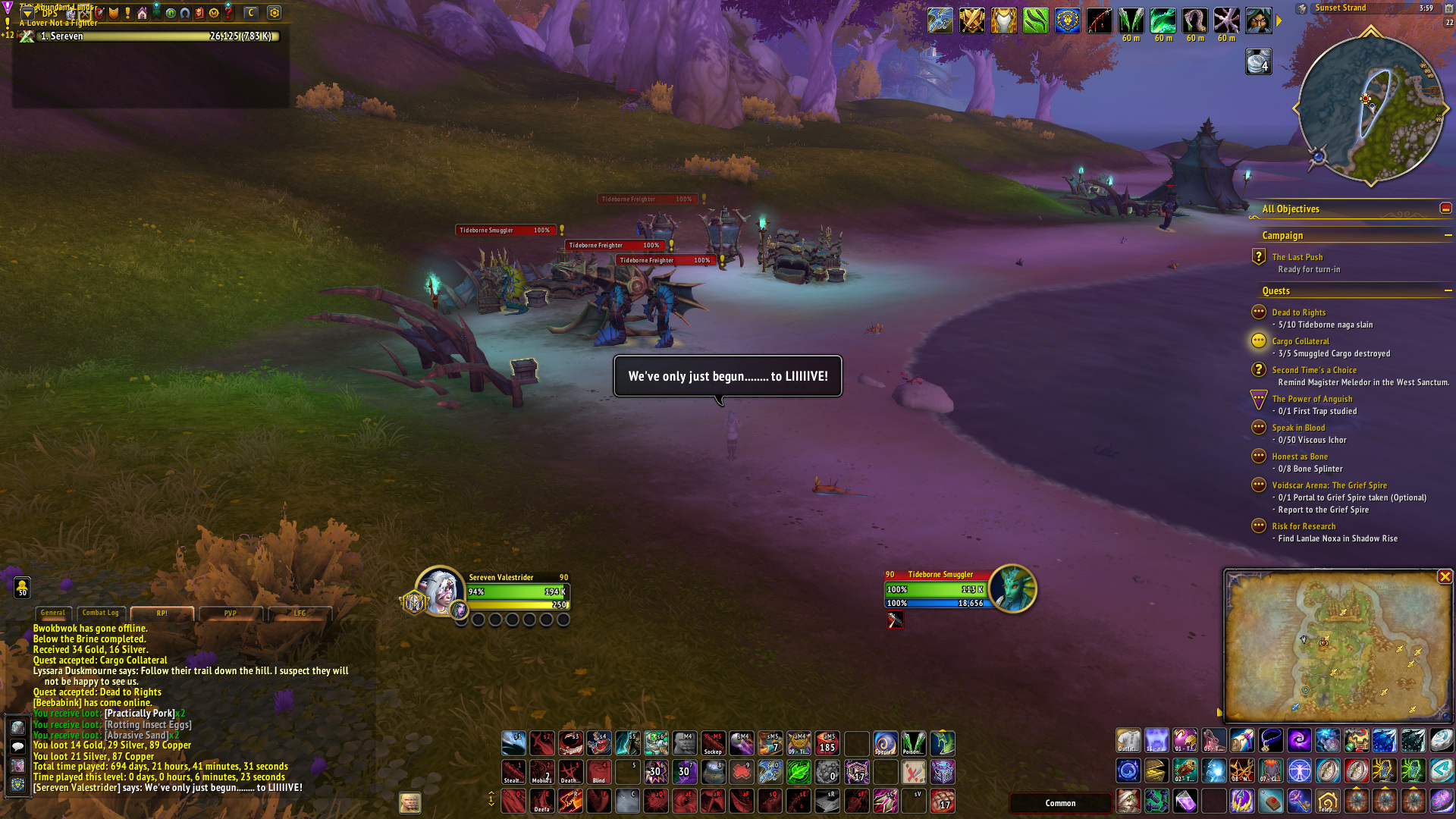This screenshot has height=819, width=1456.
Task: Open the PVP chat tab
Action: (x=230, y=613)
